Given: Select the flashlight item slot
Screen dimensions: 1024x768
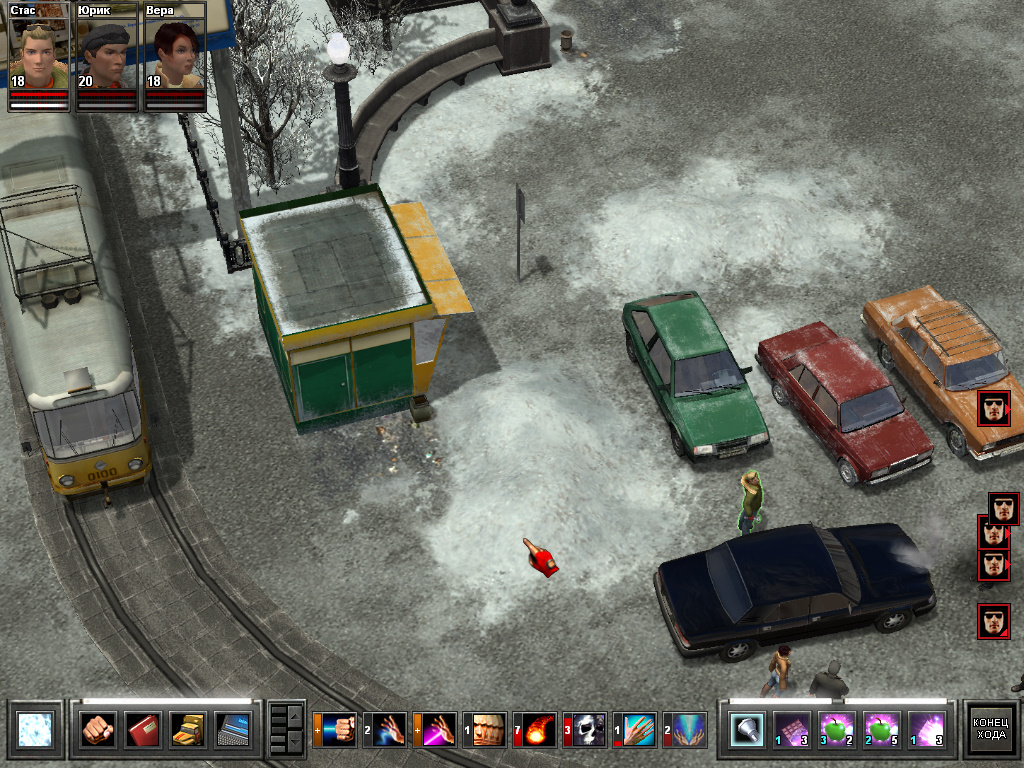Looking at the screenshot, I should 747,729.
